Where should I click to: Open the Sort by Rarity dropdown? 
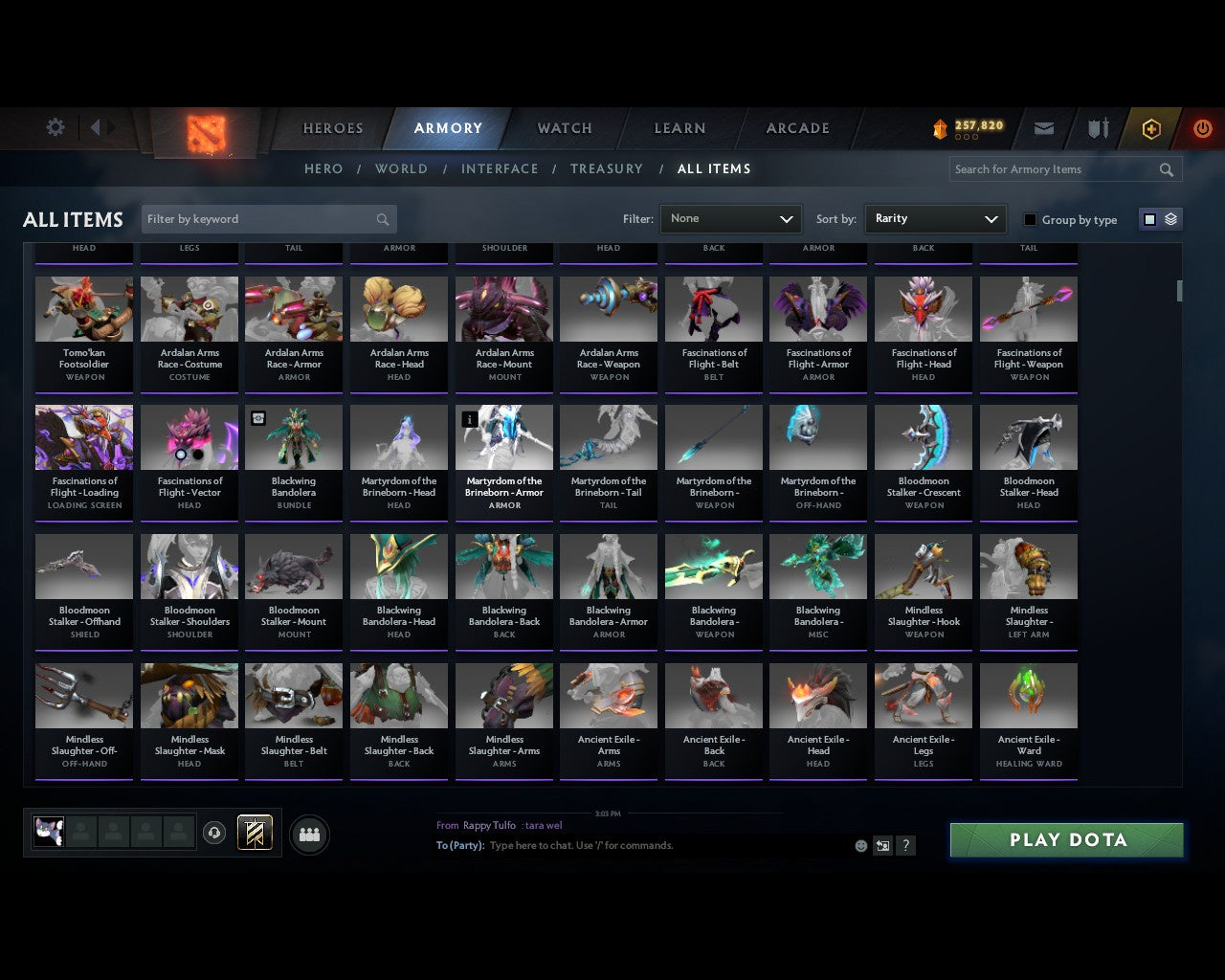[x=935, y=218]
